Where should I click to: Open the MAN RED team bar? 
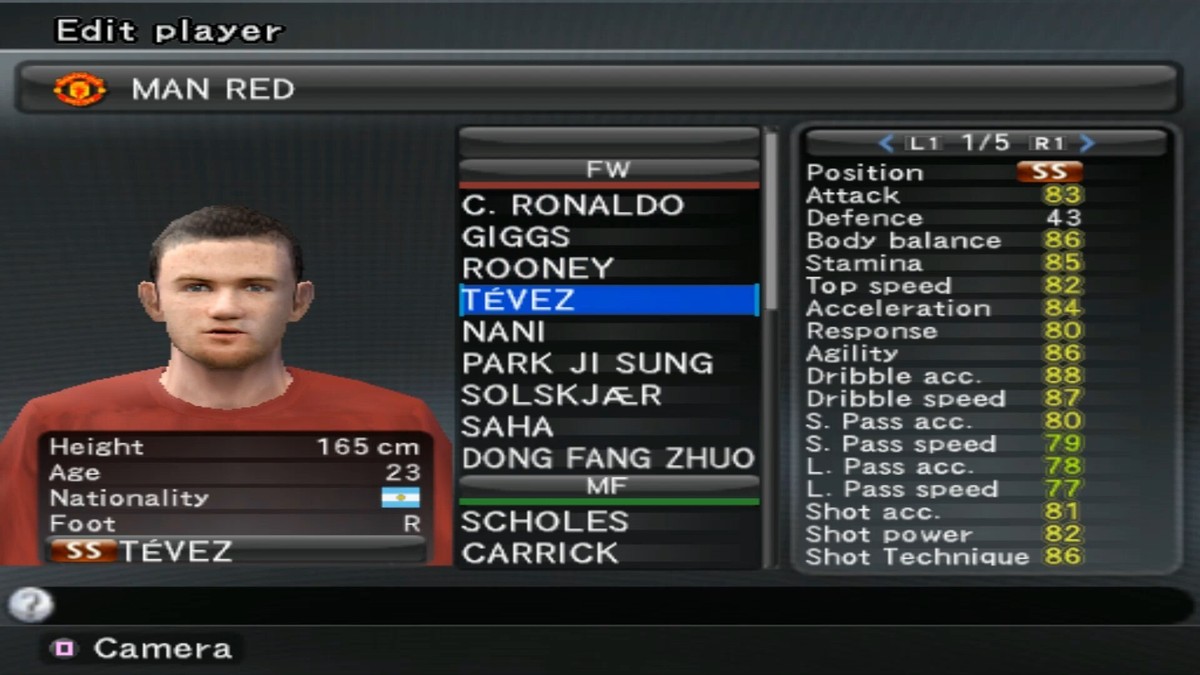[x=598, y=89]
